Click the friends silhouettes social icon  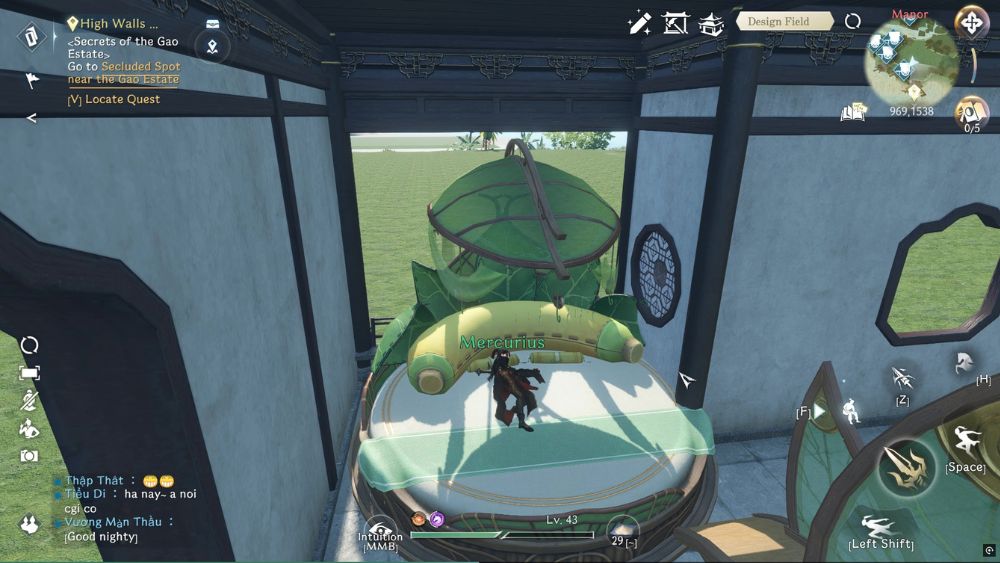click(x=29, y=524)
